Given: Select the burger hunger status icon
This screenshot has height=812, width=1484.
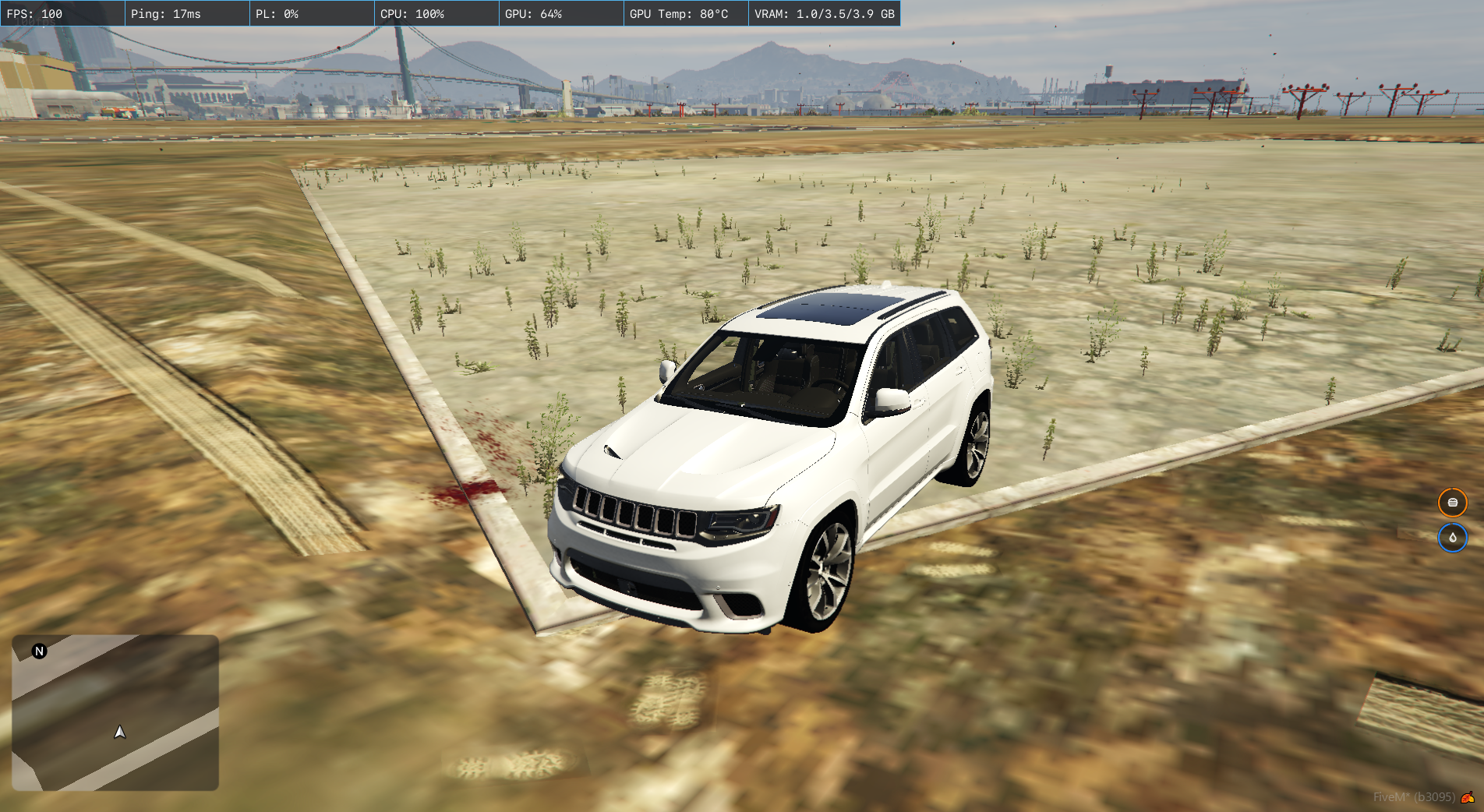Looking at the screenshot, I should click(1452, 503).
